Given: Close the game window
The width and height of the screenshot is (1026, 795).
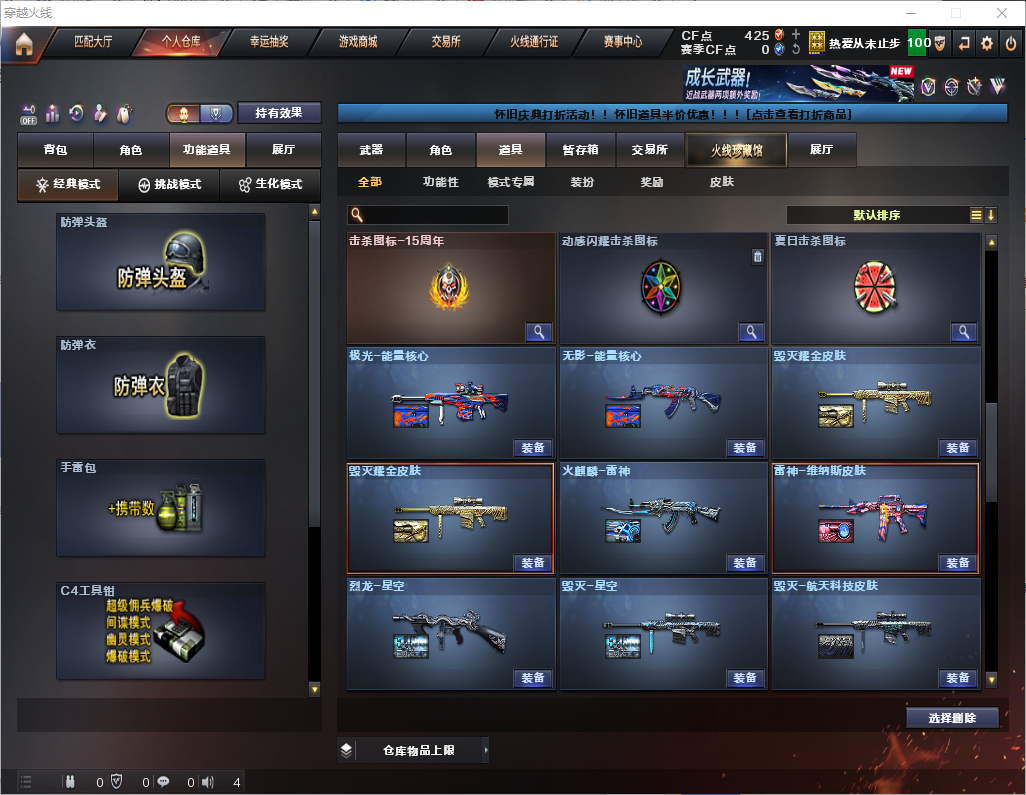Looking at the screenshot, I should click(1001, 13).
